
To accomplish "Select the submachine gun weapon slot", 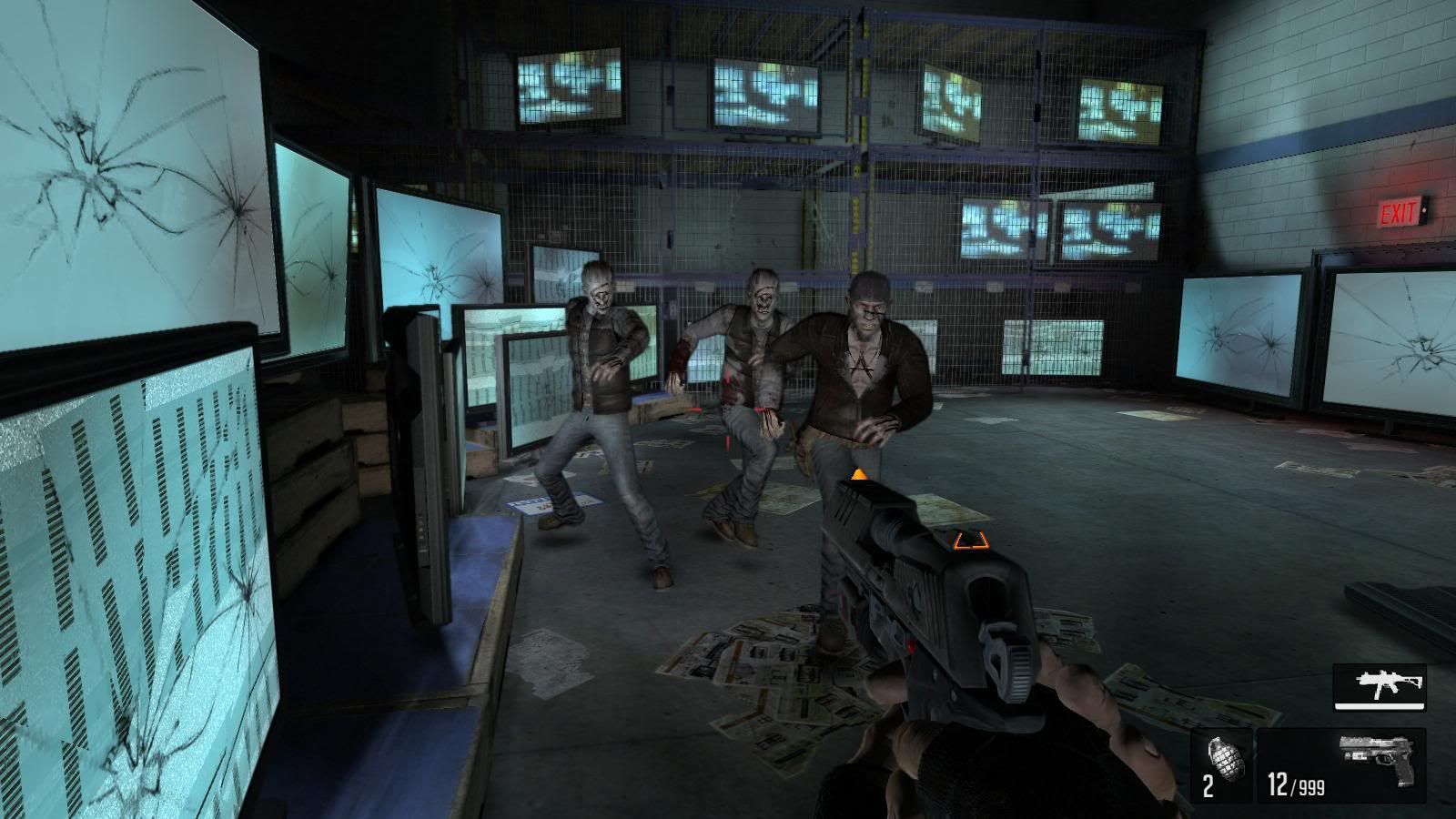I will [1380, 685].
